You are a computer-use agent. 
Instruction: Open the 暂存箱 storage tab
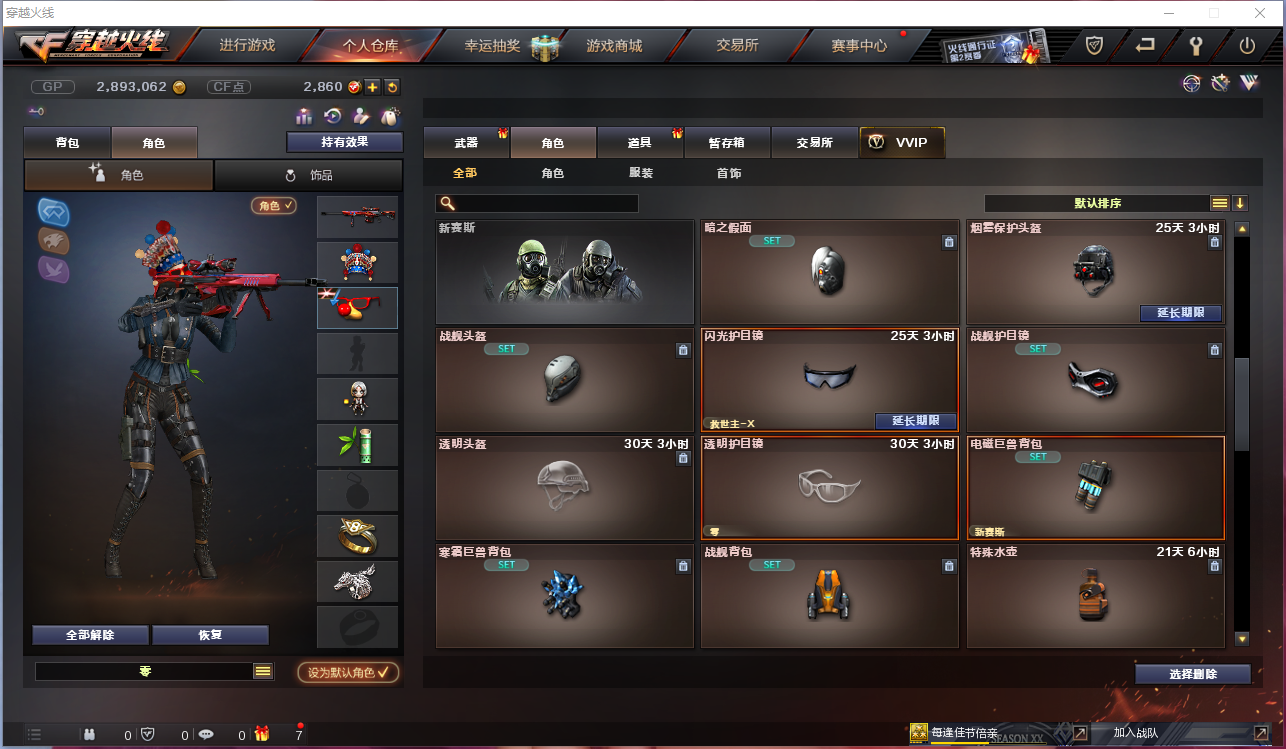pyautogui.click(x=728, y=142)
